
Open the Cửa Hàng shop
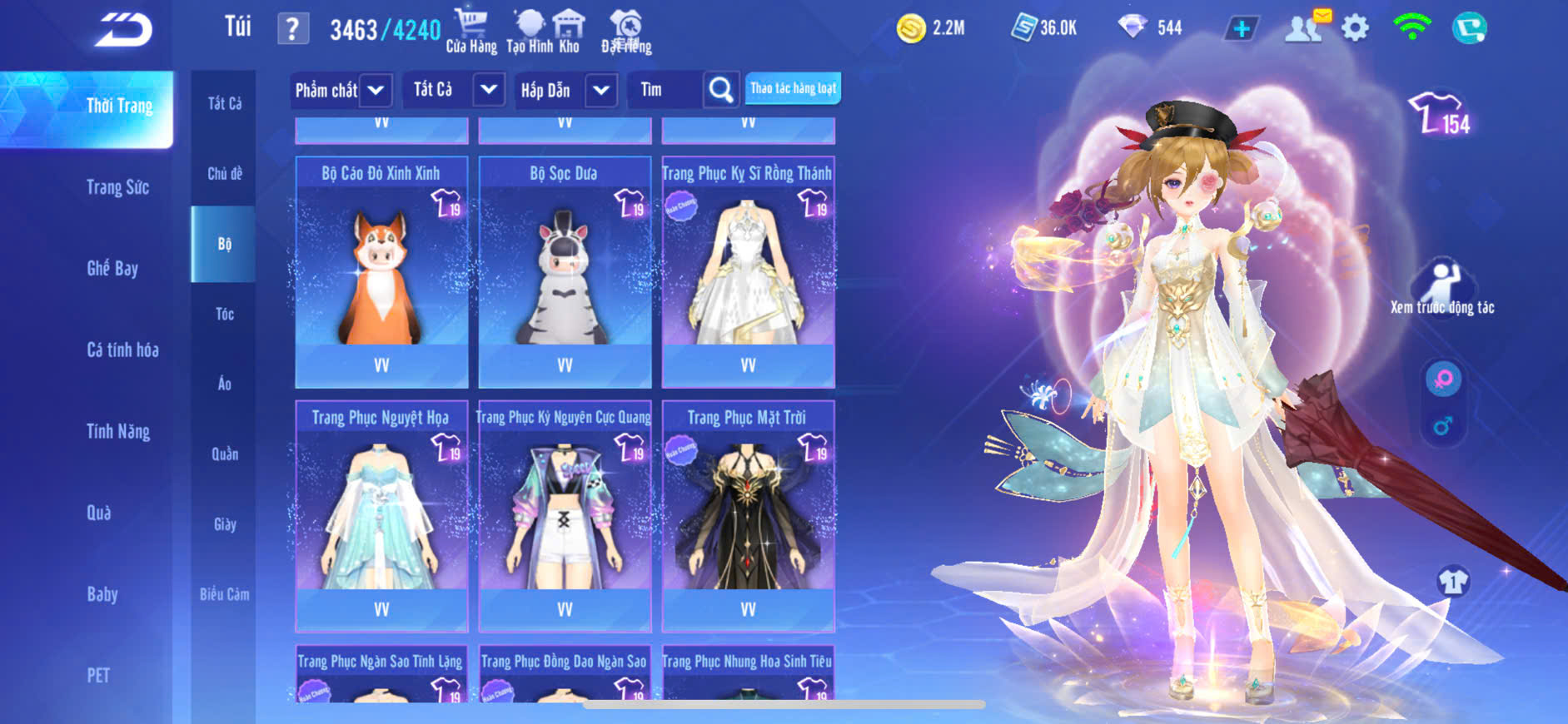[471, 32]
